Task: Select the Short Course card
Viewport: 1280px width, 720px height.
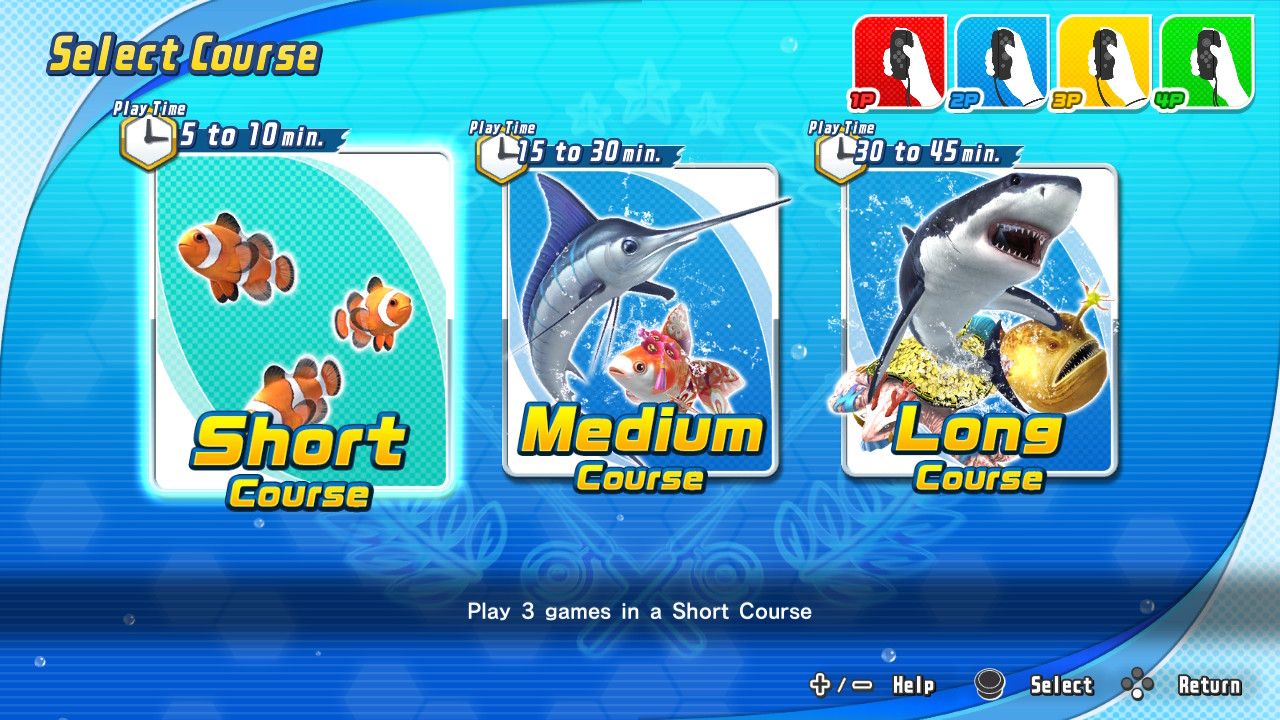Action: [x=303, y=320]
